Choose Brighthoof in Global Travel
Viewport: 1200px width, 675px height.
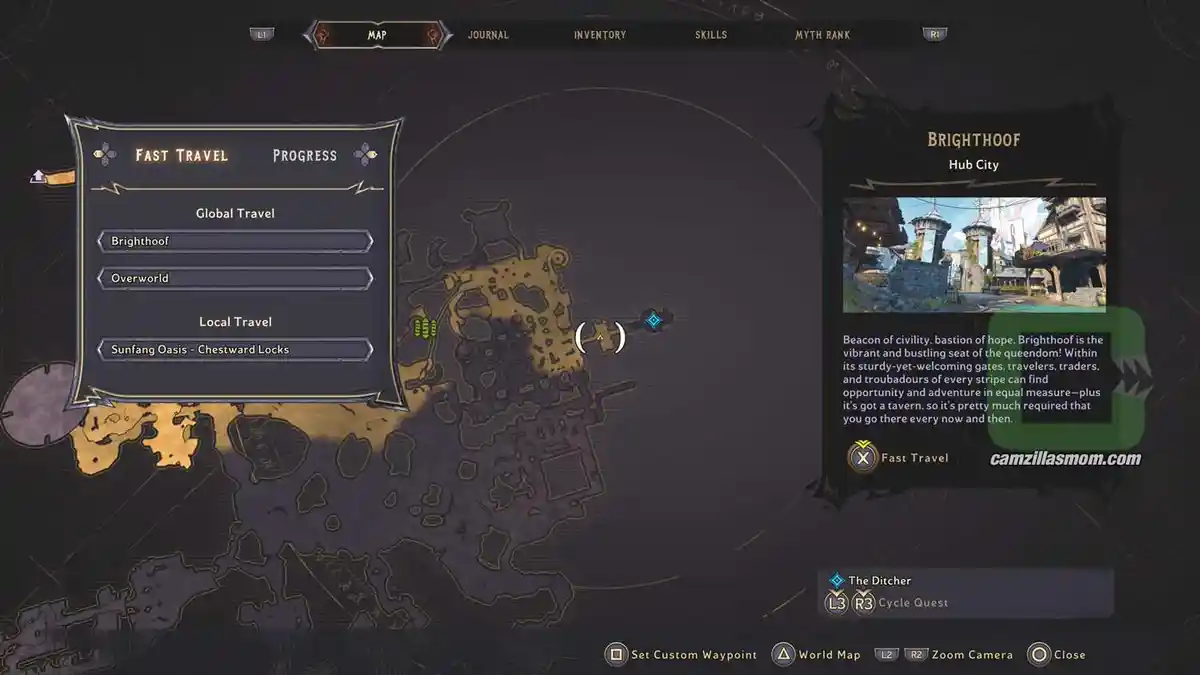(x=235, y=242)
